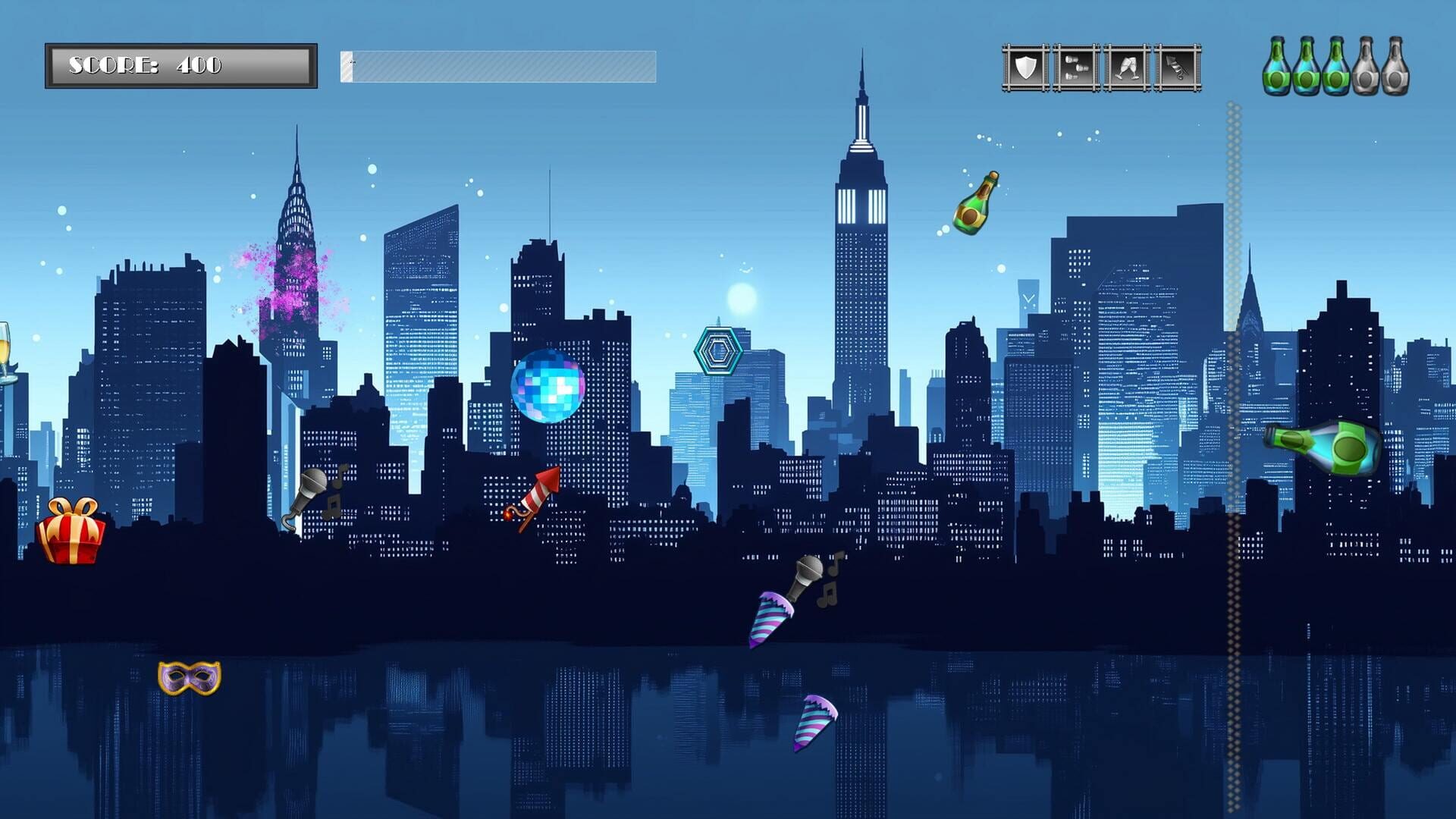Select the champagne glasses power-up slot
The height and width of the screenshot is (819, 1456).
1128,67
